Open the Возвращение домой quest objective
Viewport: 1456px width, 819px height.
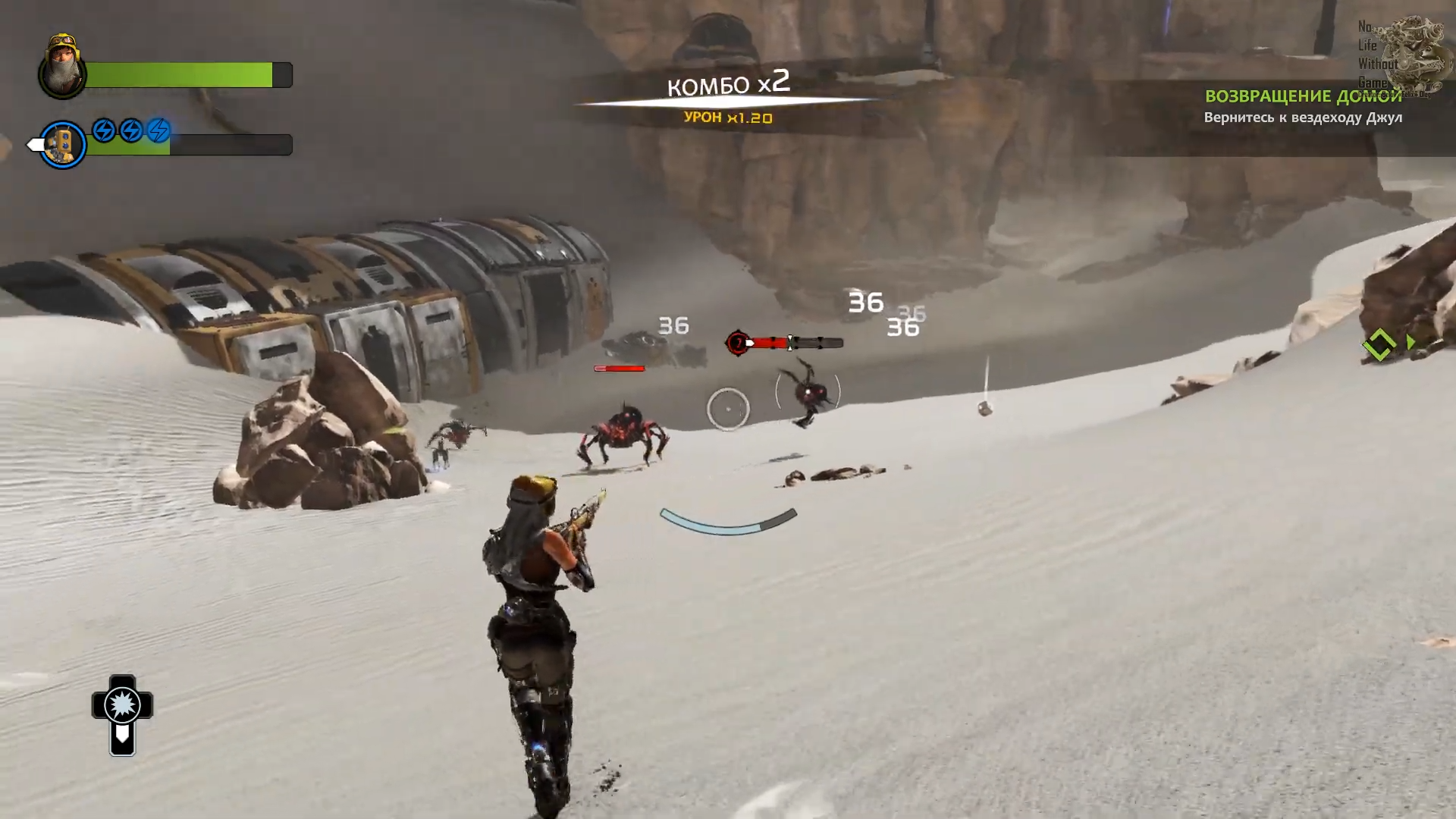1303,96
